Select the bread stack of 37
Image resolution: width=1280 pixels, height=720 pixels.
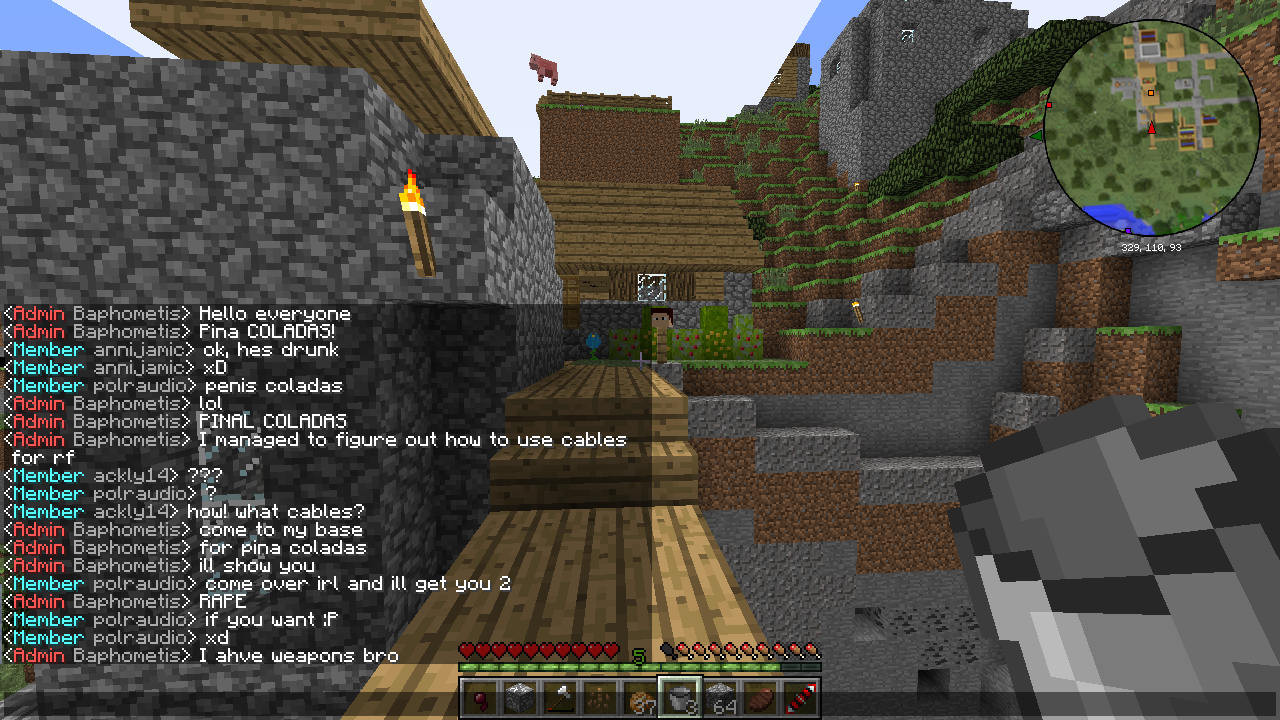(x=638, y=698)
